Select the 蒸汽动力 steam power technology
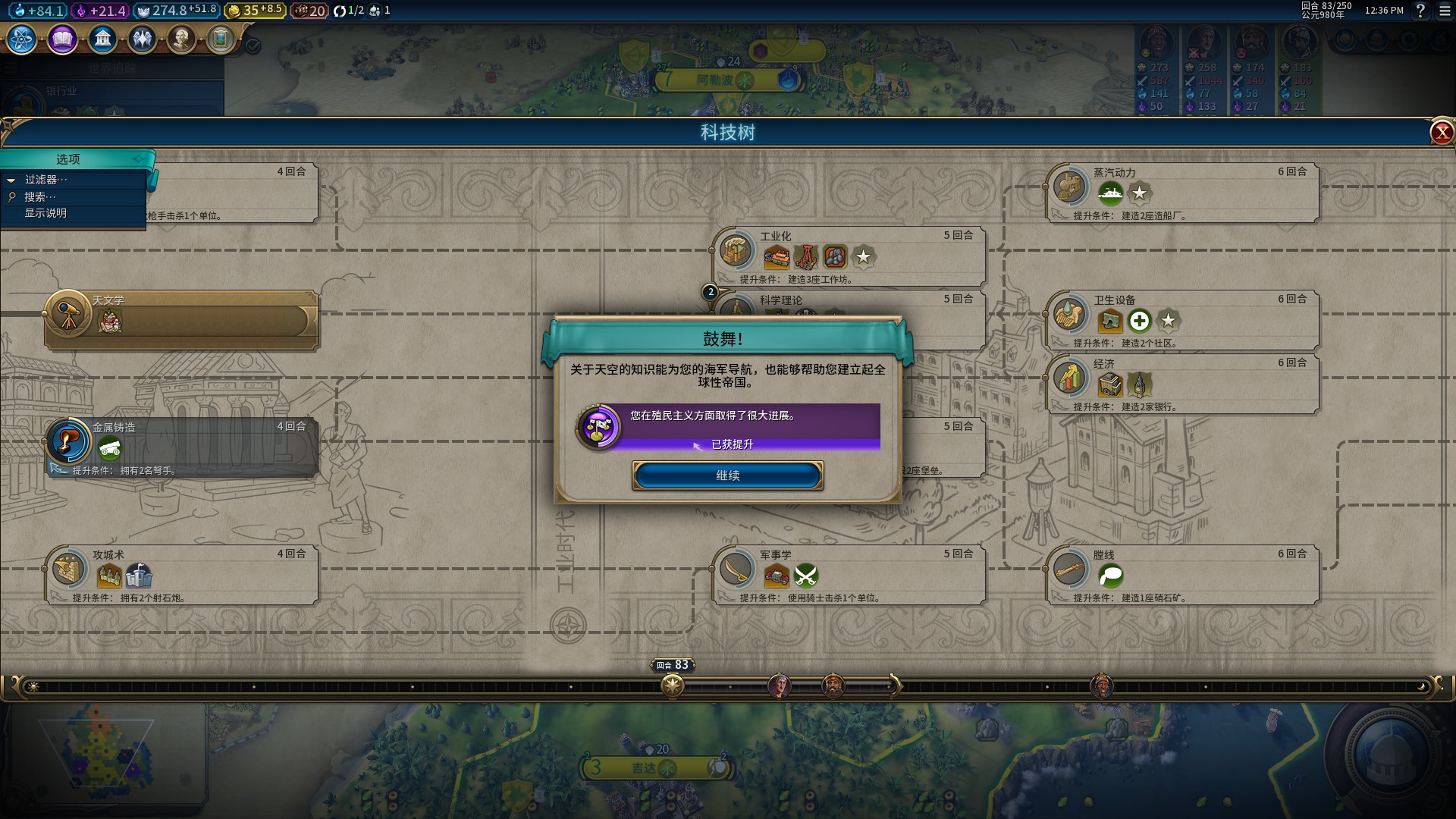Viewport: 1456px width, 819px height. (x=1181, y=192)
